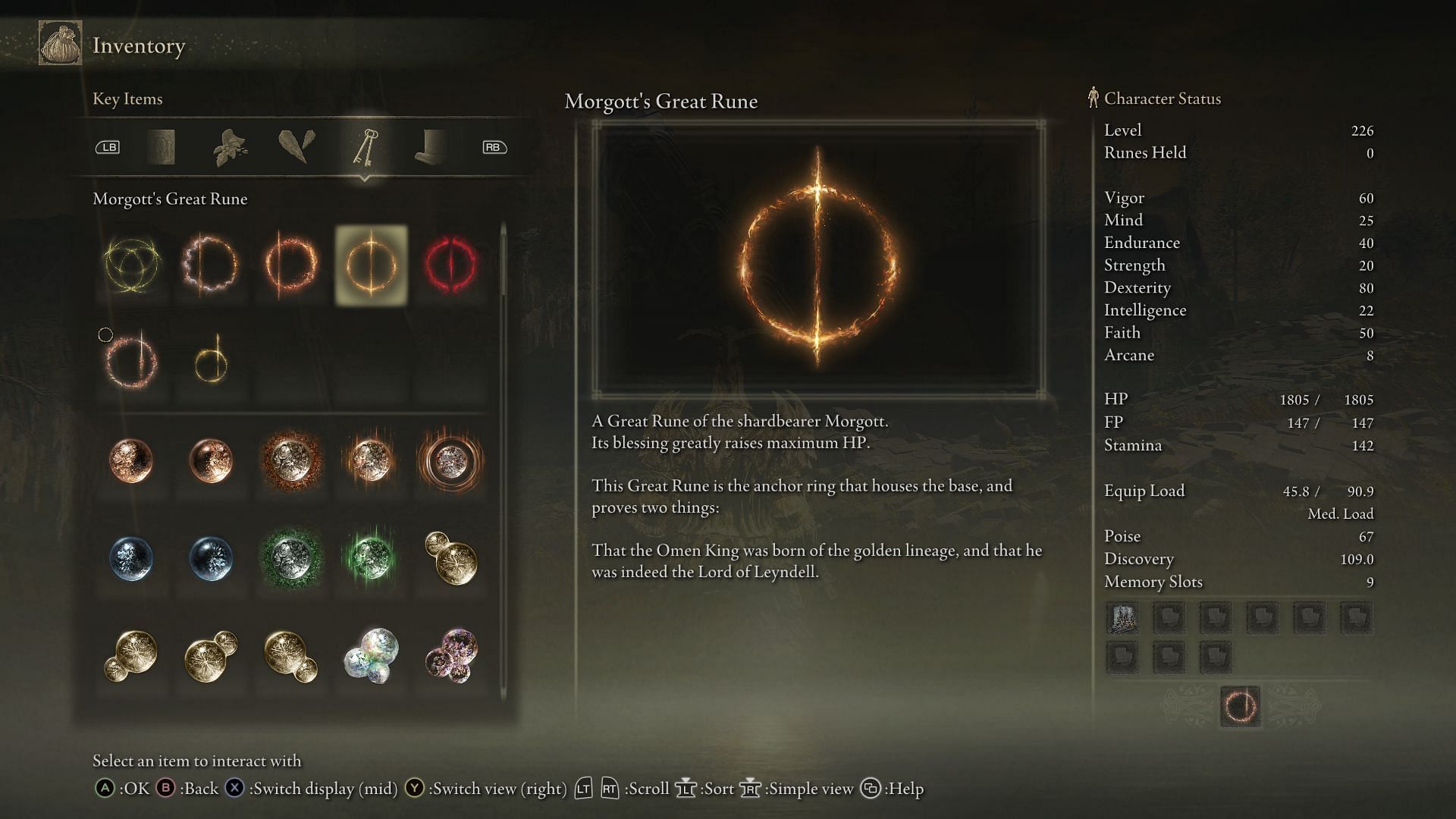Select the iridescent opaline bubble tear
Viewport: 1456px width, 819px height.
point(371,654)
